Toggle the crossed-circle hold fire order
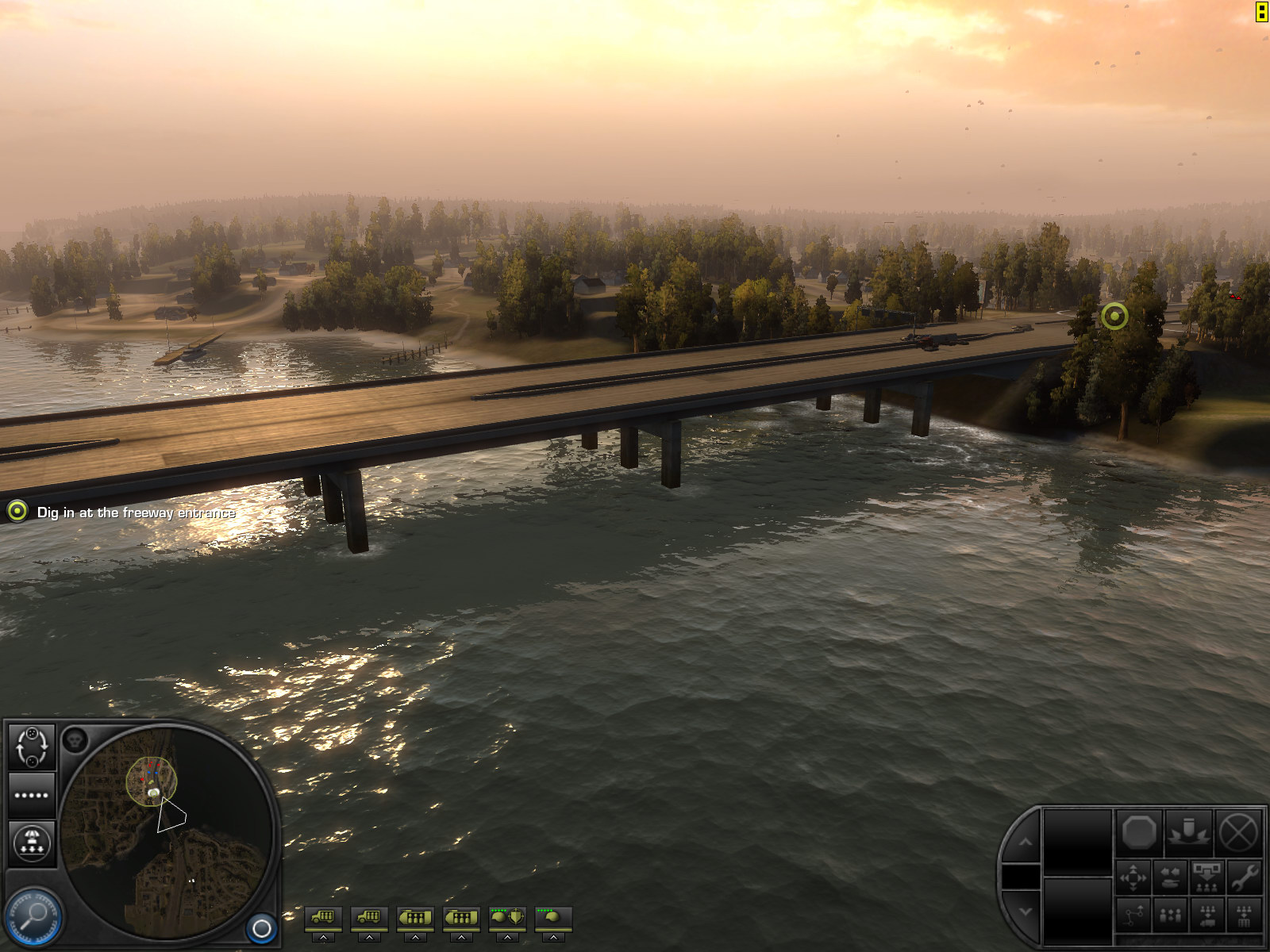This screenshot has width=1270, height=952. [x=1237, y=833]
